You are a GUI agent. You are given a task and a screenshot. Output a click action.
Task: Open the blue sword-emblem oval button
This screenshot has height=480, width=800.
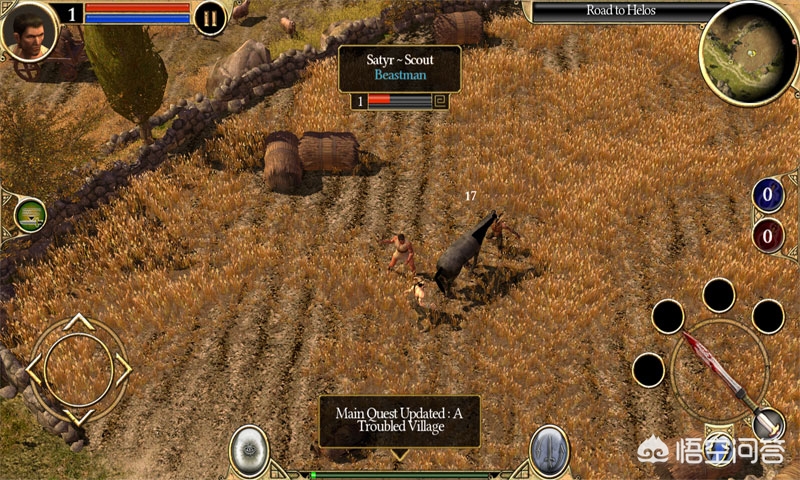coord(549,450)
